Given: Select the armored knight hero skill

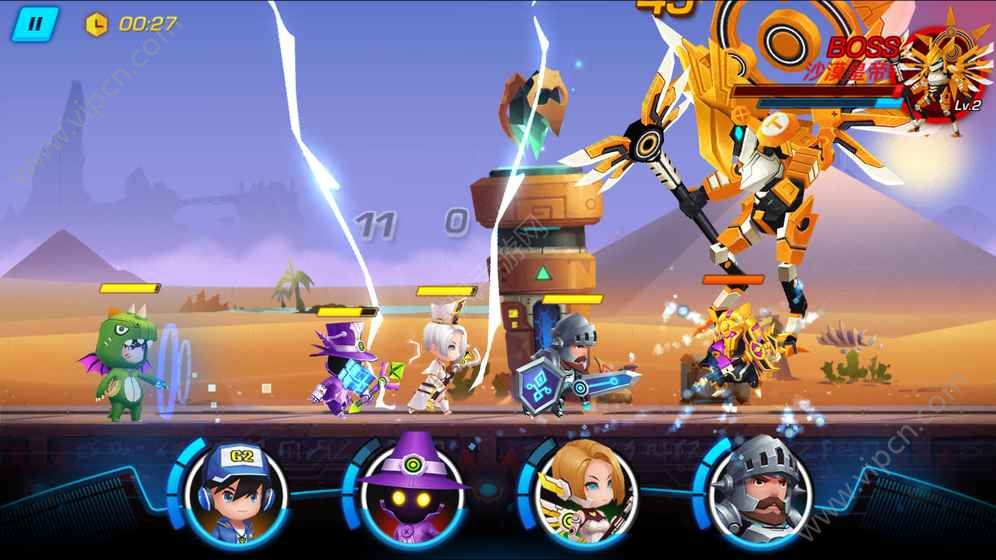Looking at the screenshot, I should [757, 490].
